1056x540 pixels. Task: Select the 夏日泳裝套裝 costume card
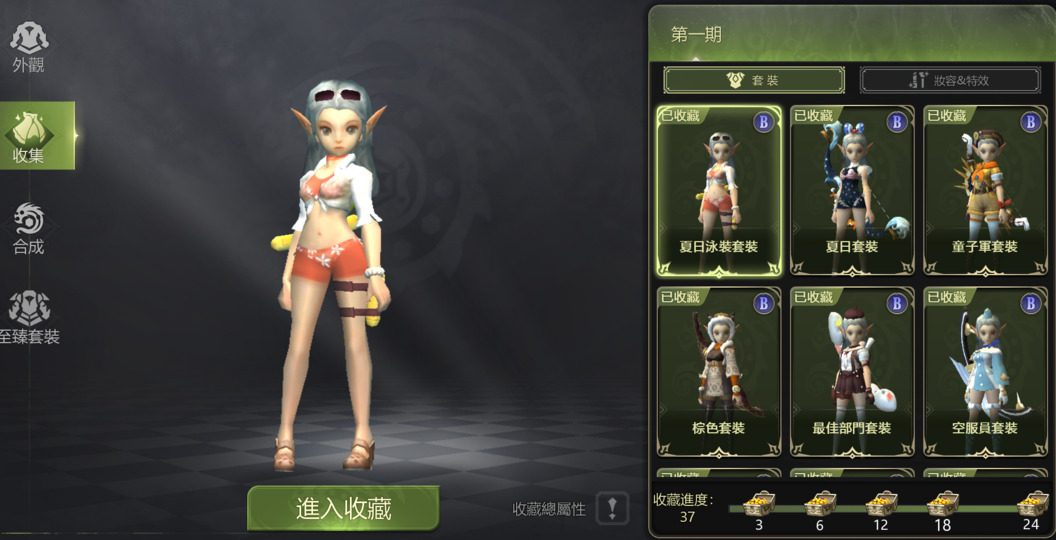point(719,190)
